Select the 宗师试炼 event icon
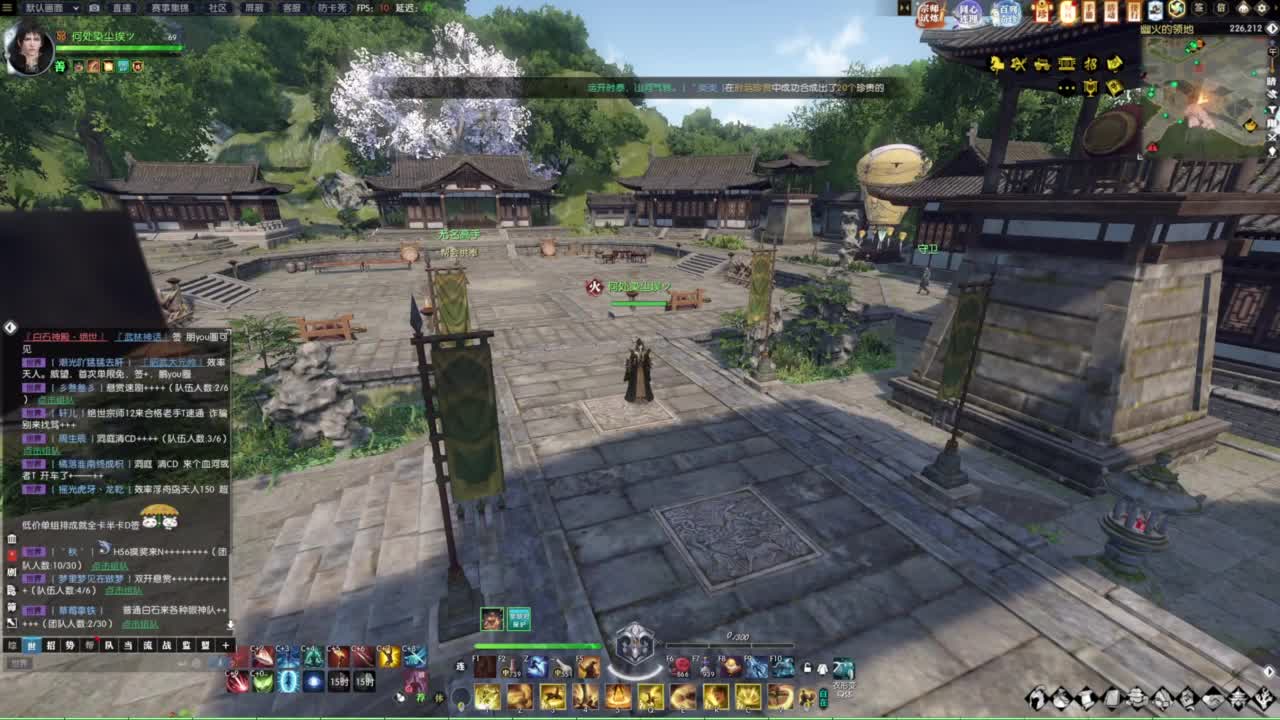The width and height of the screenshot is (1280, 720). point(931,11)
